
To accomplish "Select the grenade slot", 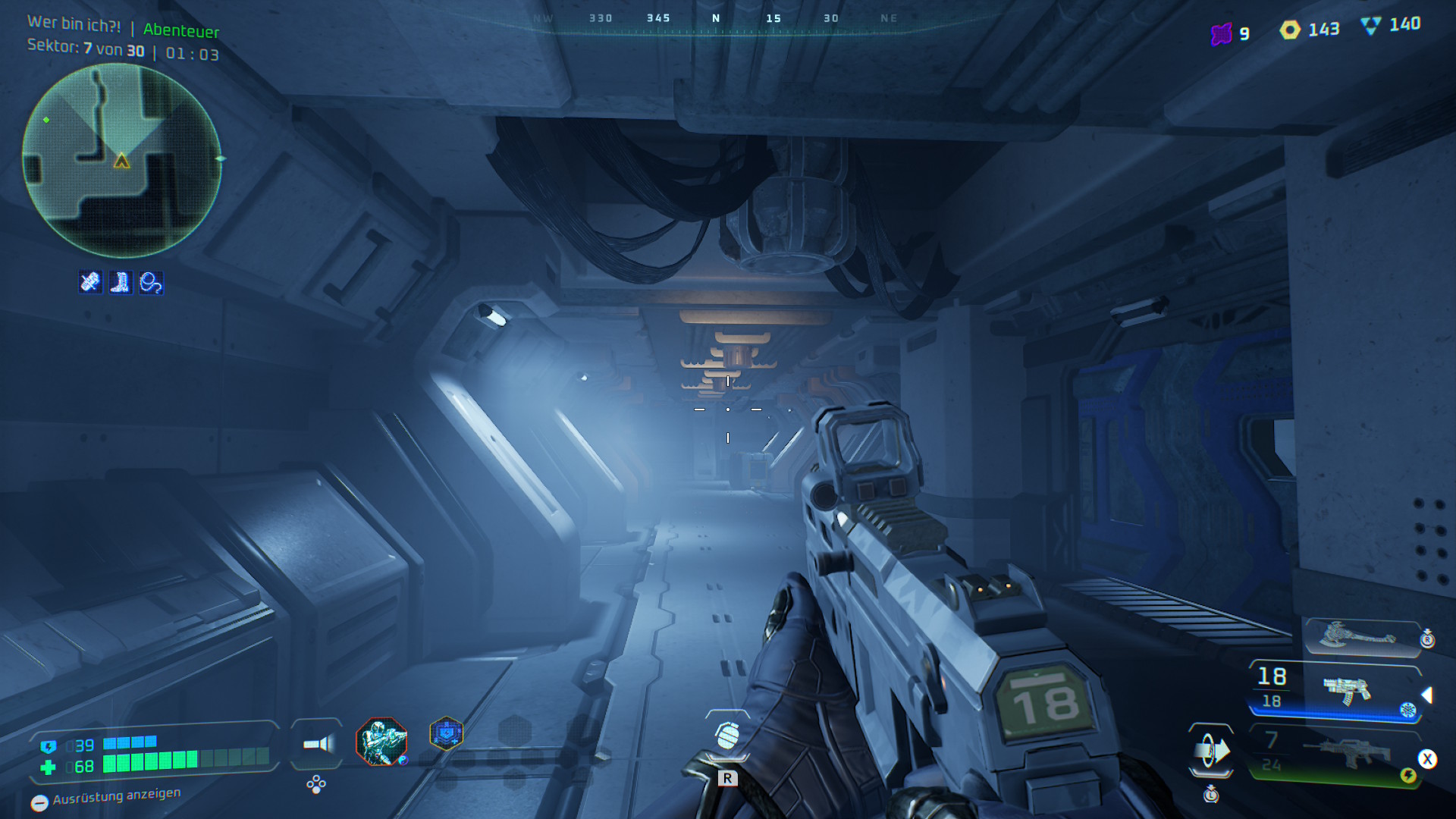I will [727, 735].
